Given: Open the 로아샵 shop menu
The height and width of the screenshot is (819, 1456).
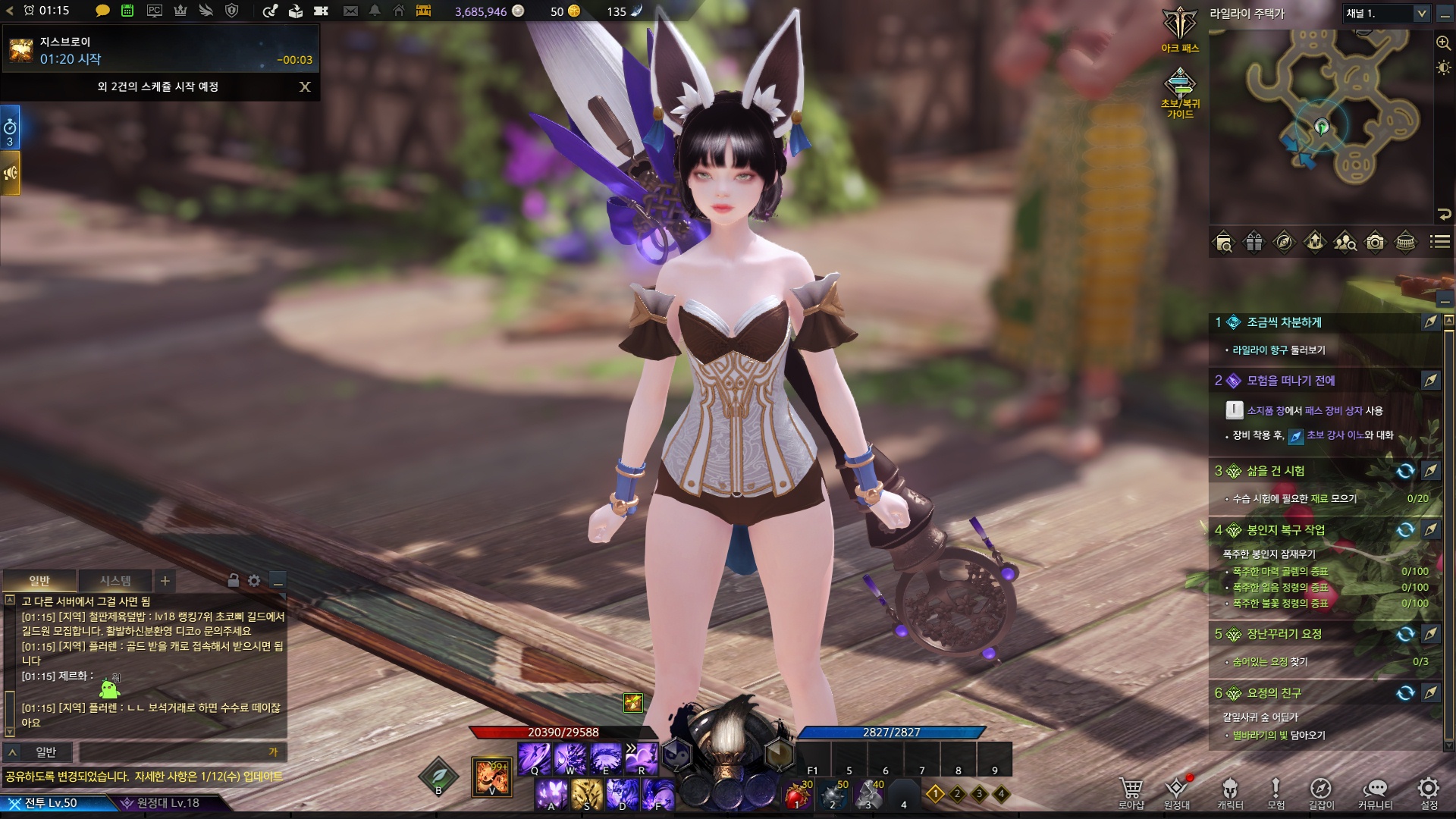Looking at the screenshot, I should pyautogui.click(x=1131, y=792).
